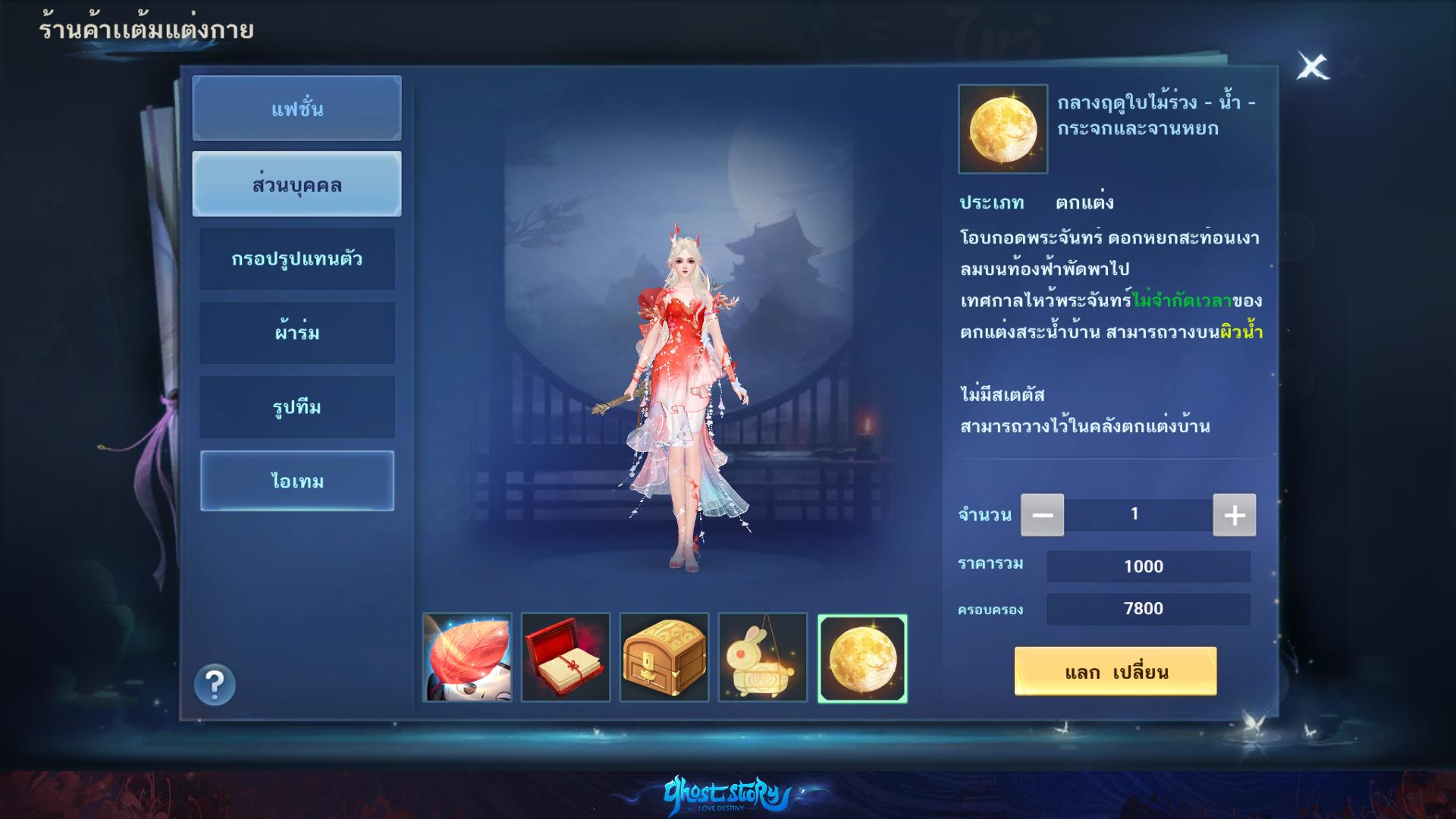Decrease quantity with the minus button
The image size is (1456, 819).
pyautogui.click(x=1042, y=515)
